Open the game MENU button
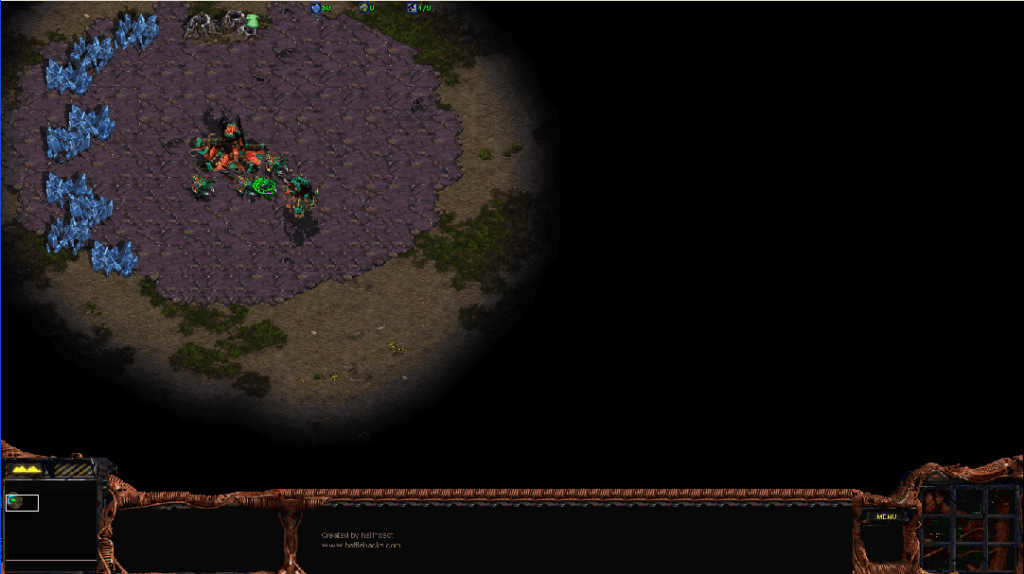Image resolution: width=1024 pixels, height=574 pixels. pyautogui.click(x=886, y=516)
